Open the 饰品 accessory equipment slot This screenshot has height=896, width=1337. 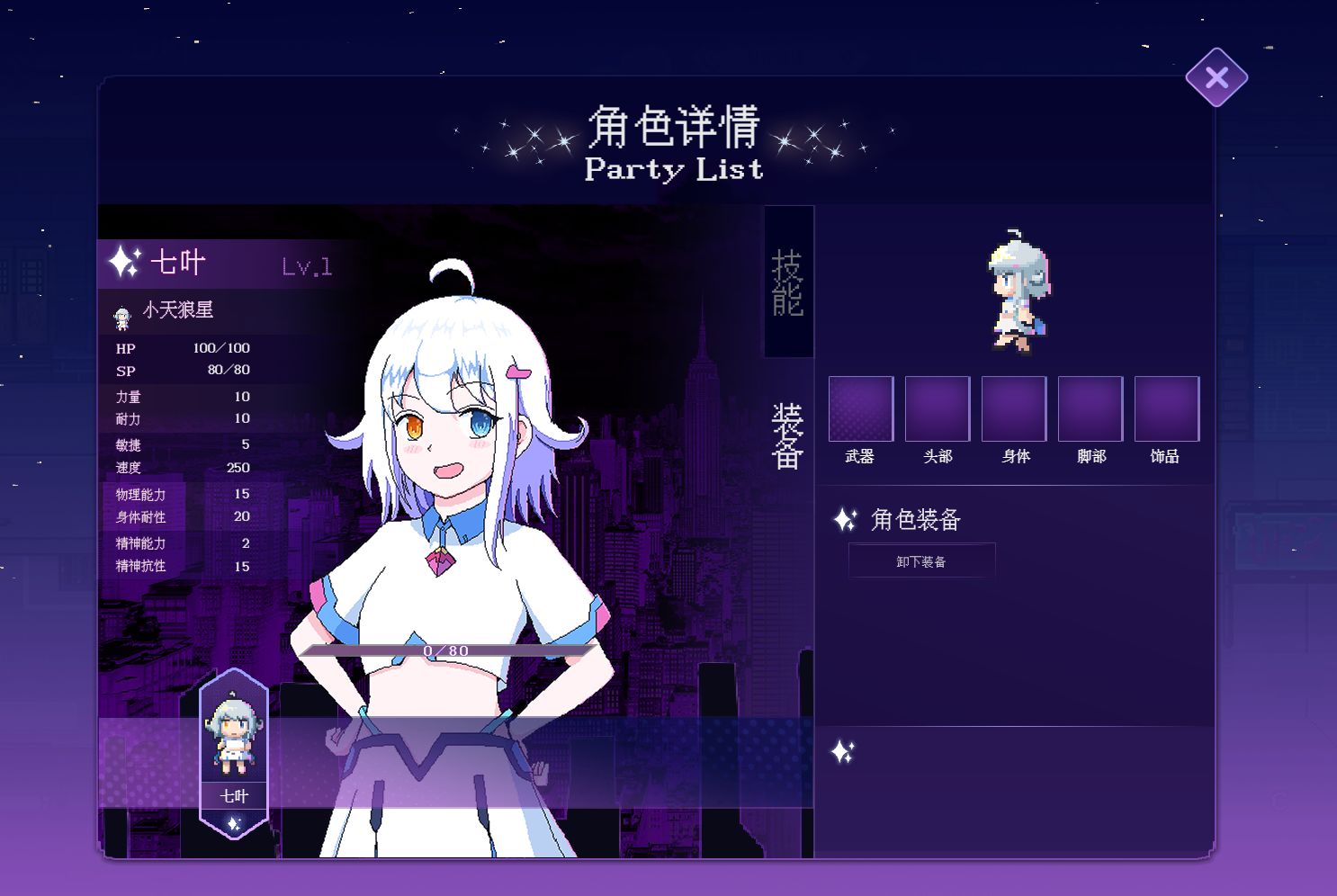[1166, 408]
